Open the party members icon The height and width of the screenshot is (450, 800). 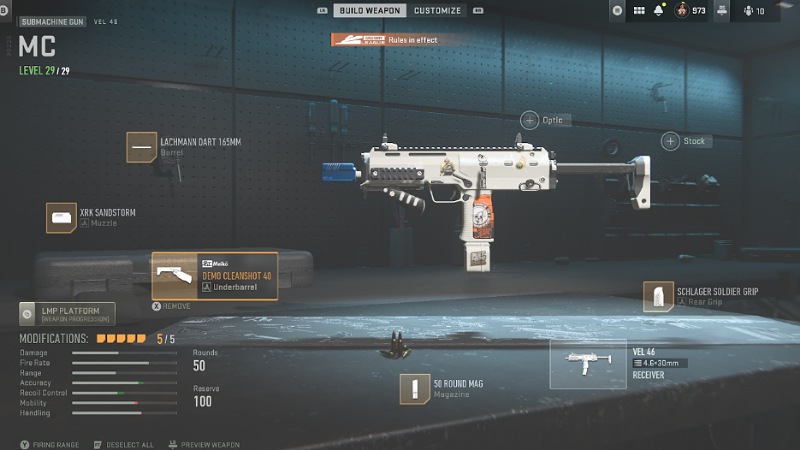point(748,11)
